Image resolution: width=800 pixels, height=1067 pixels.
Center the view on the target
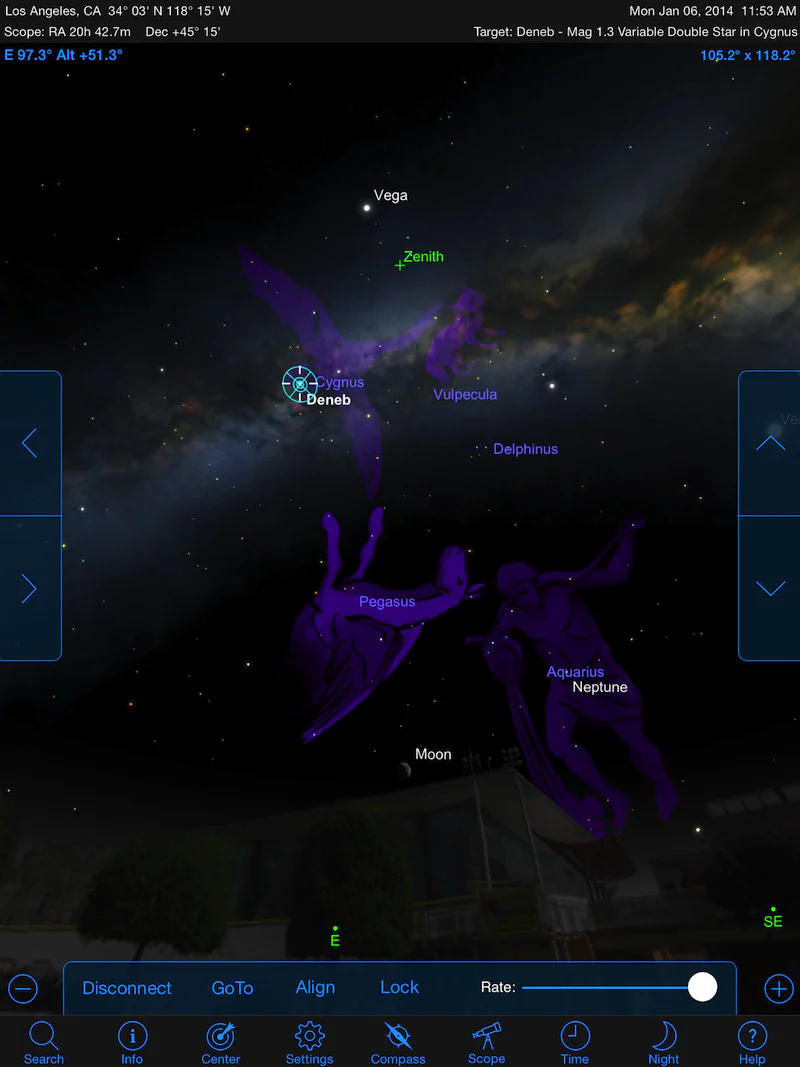pos(221,1042)
